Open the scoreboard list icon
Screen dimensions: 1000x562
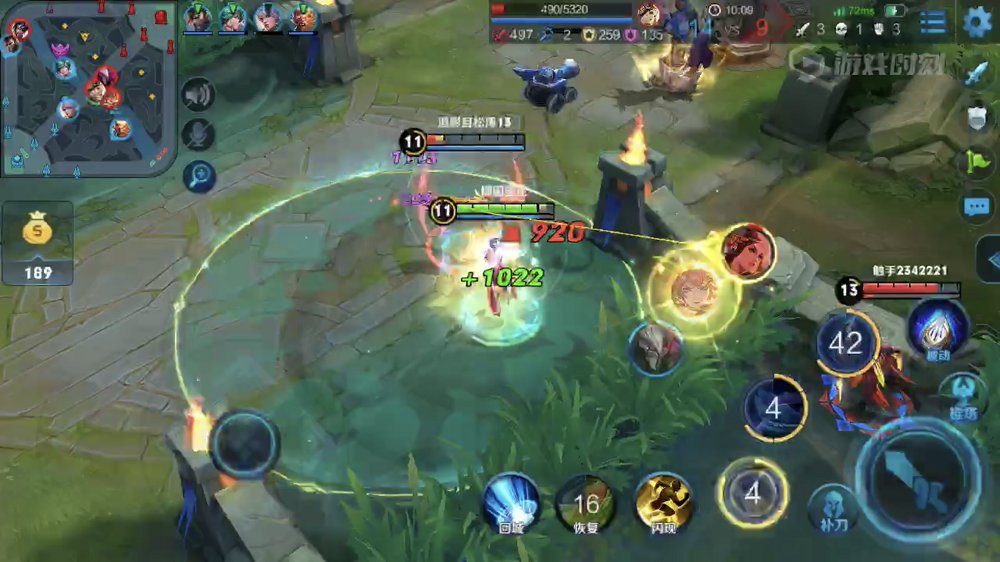(932, 23)
